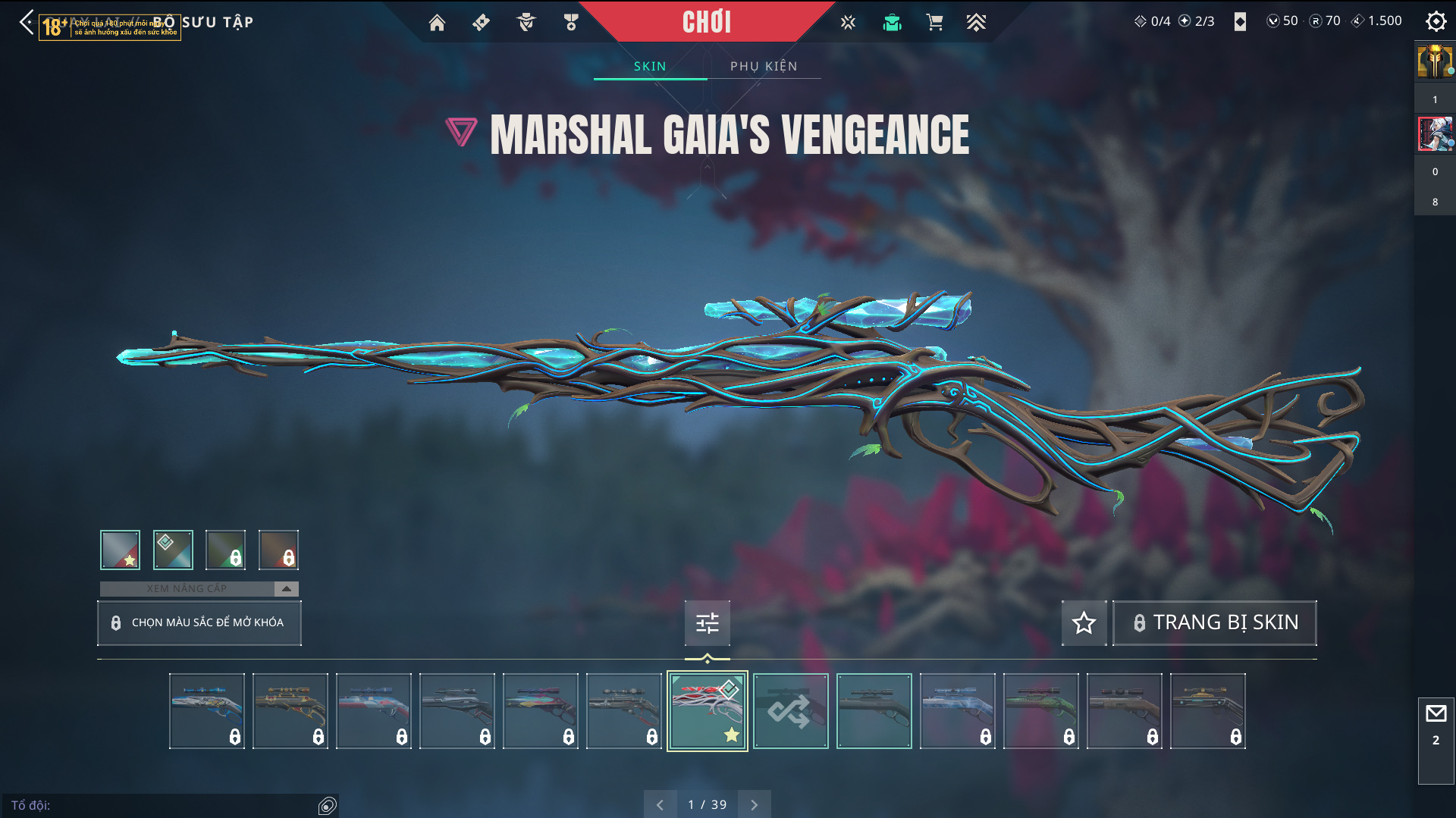Go to the home screen icon
The height and width of the screenshot is (818, 1456).
(437, 23)
